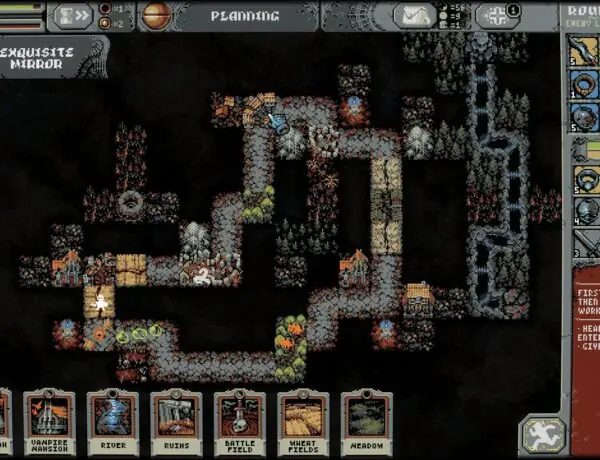Click the plus-shaped trait icon in top bar
Image resolution: width=600 pixels, height=460 pixels.
[495, 15]
